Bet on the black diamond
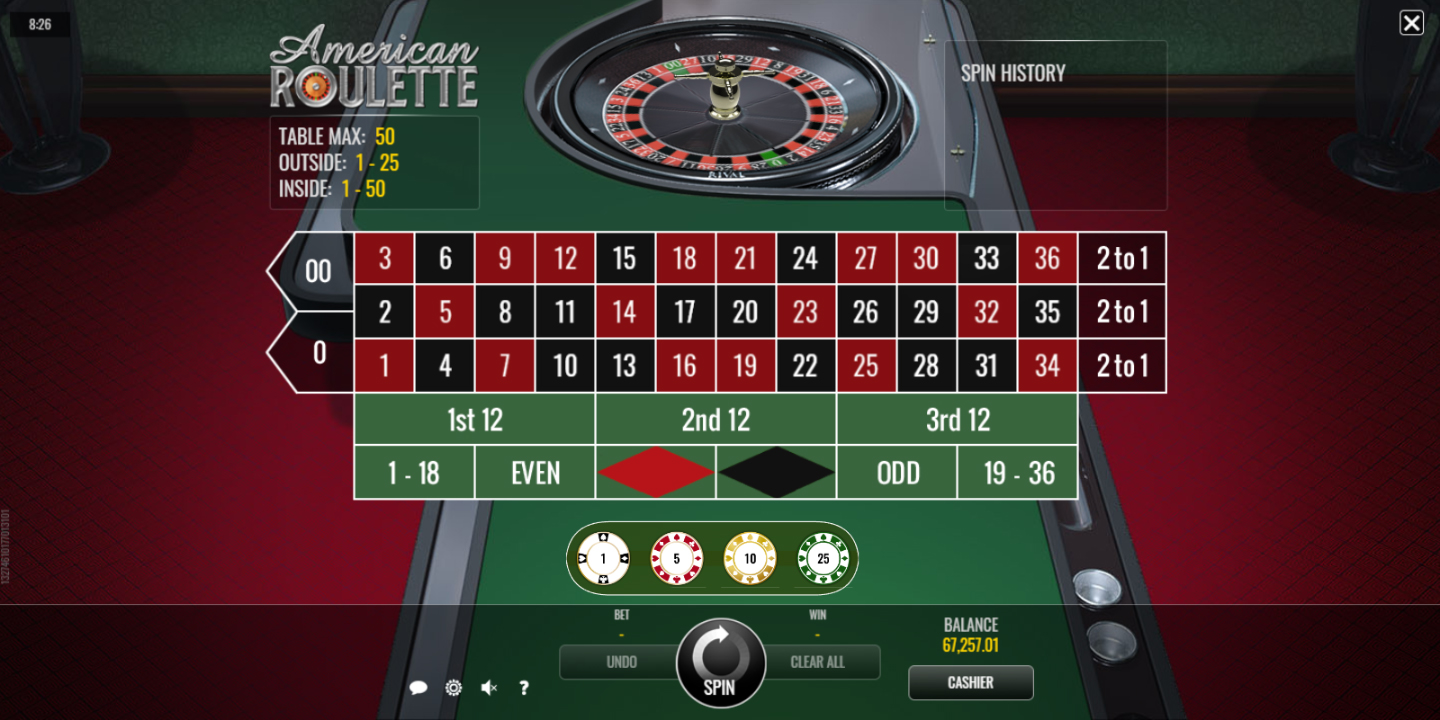The width and height of the screenshot is (1440, 720). pyautogui.click(x=776, y=472)
